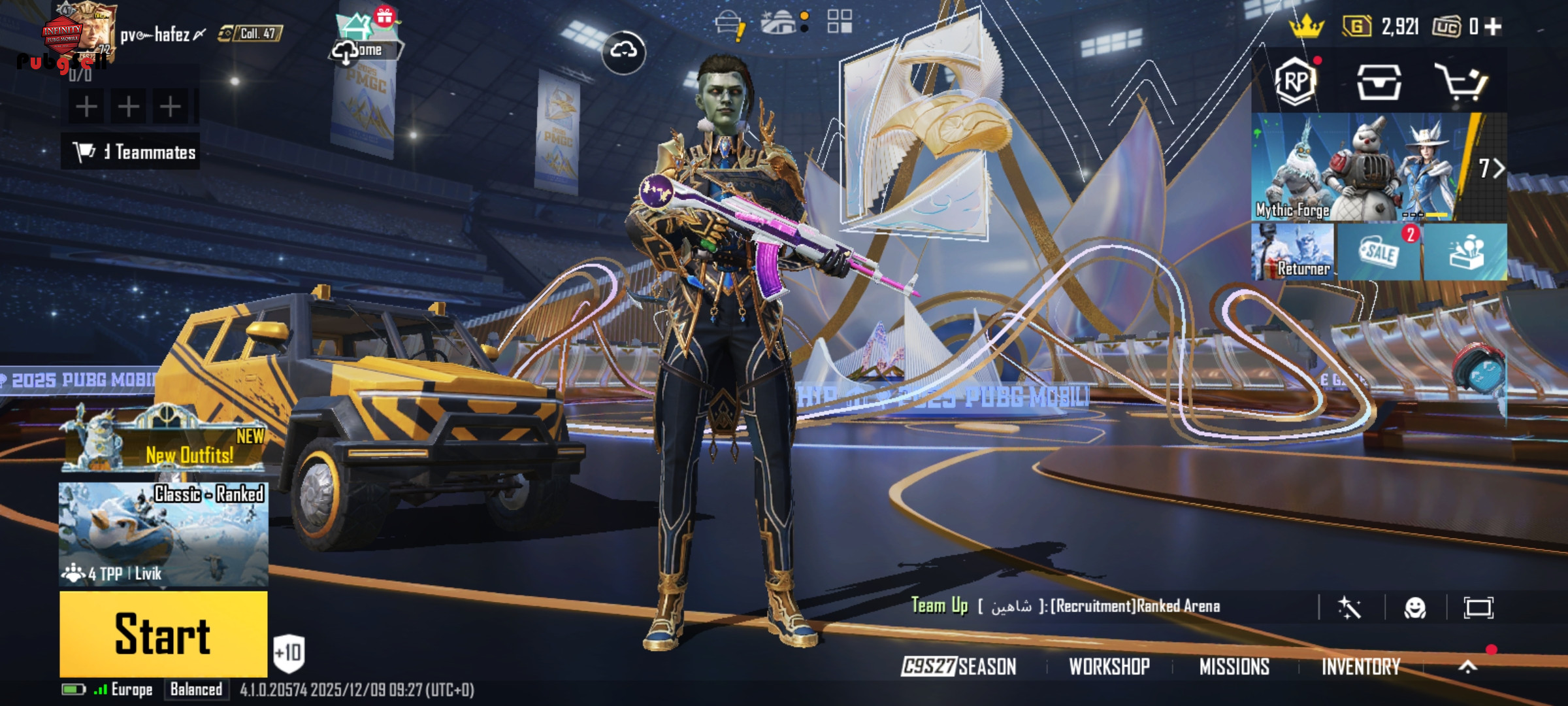Open the Sale offers tile

click(1379, 252)
